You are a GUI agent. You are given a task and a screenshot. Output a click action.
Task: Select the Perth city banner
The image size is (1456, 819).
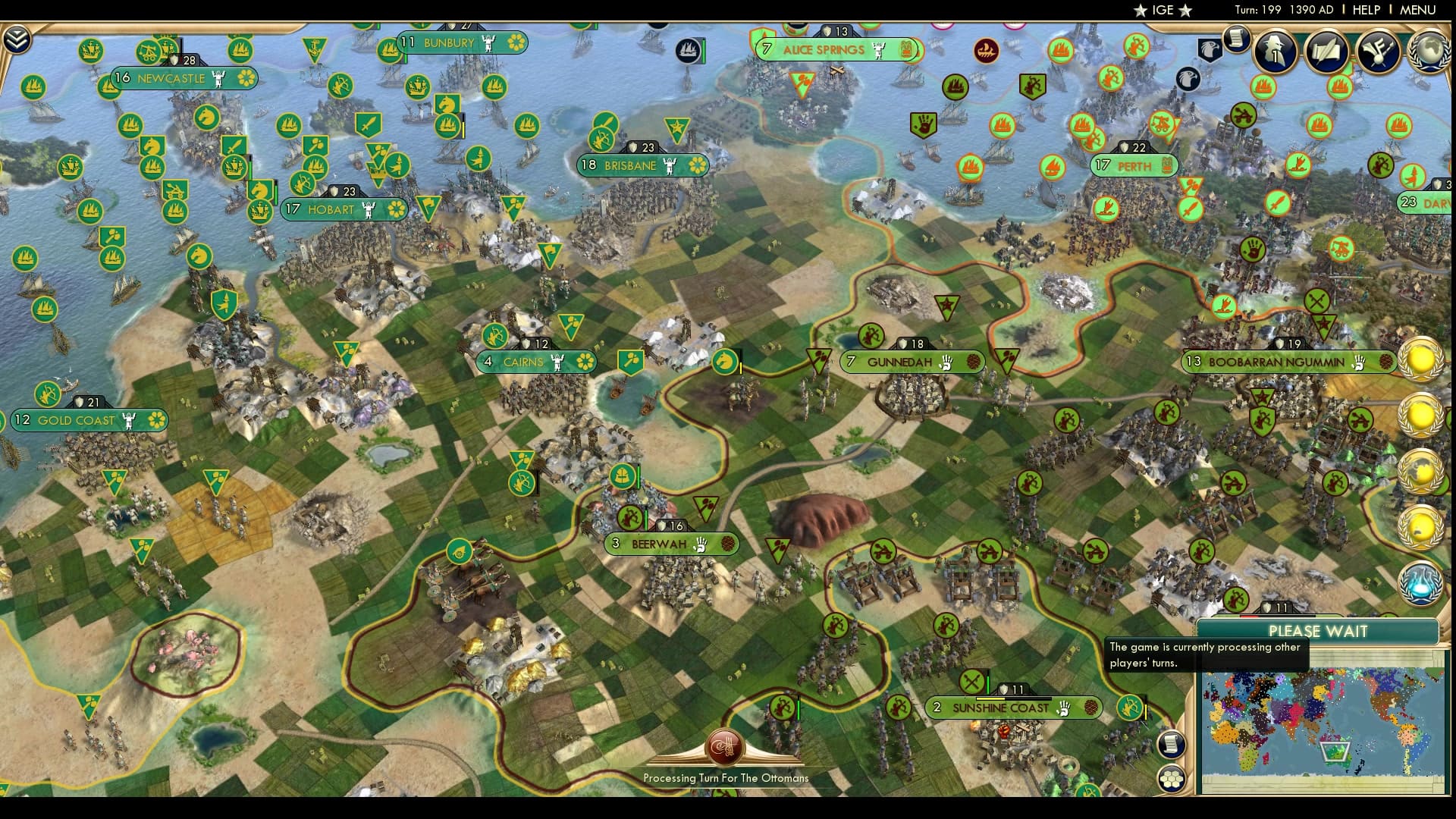click(1135, 165)
